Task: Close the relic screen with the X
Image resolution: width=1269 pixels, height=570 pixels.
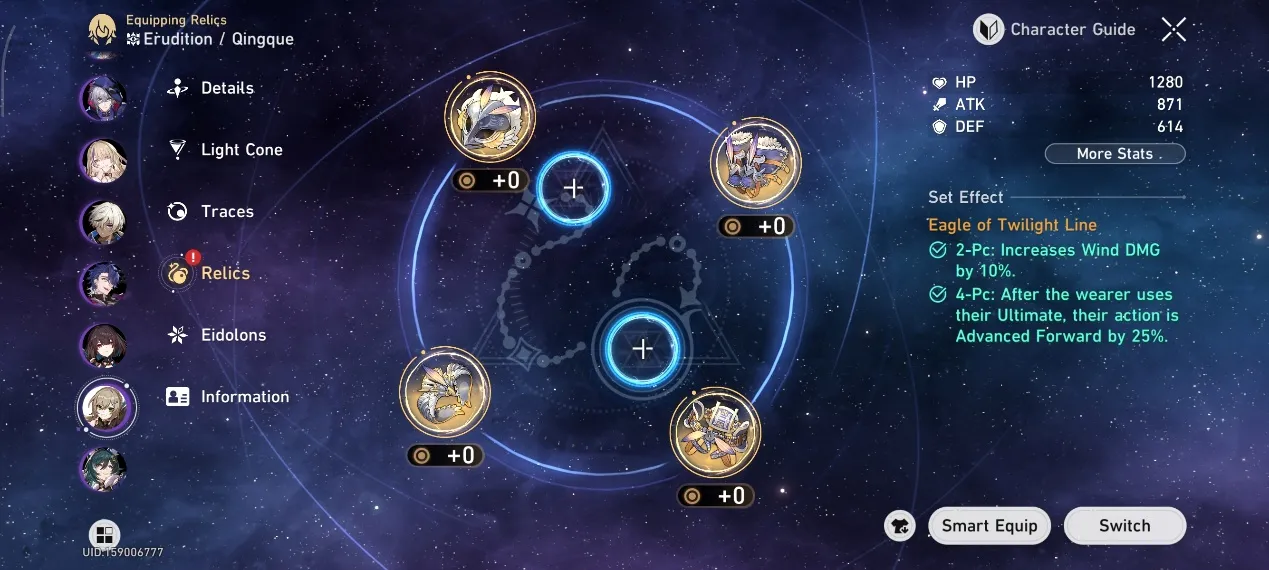Action: [1173, 30]
